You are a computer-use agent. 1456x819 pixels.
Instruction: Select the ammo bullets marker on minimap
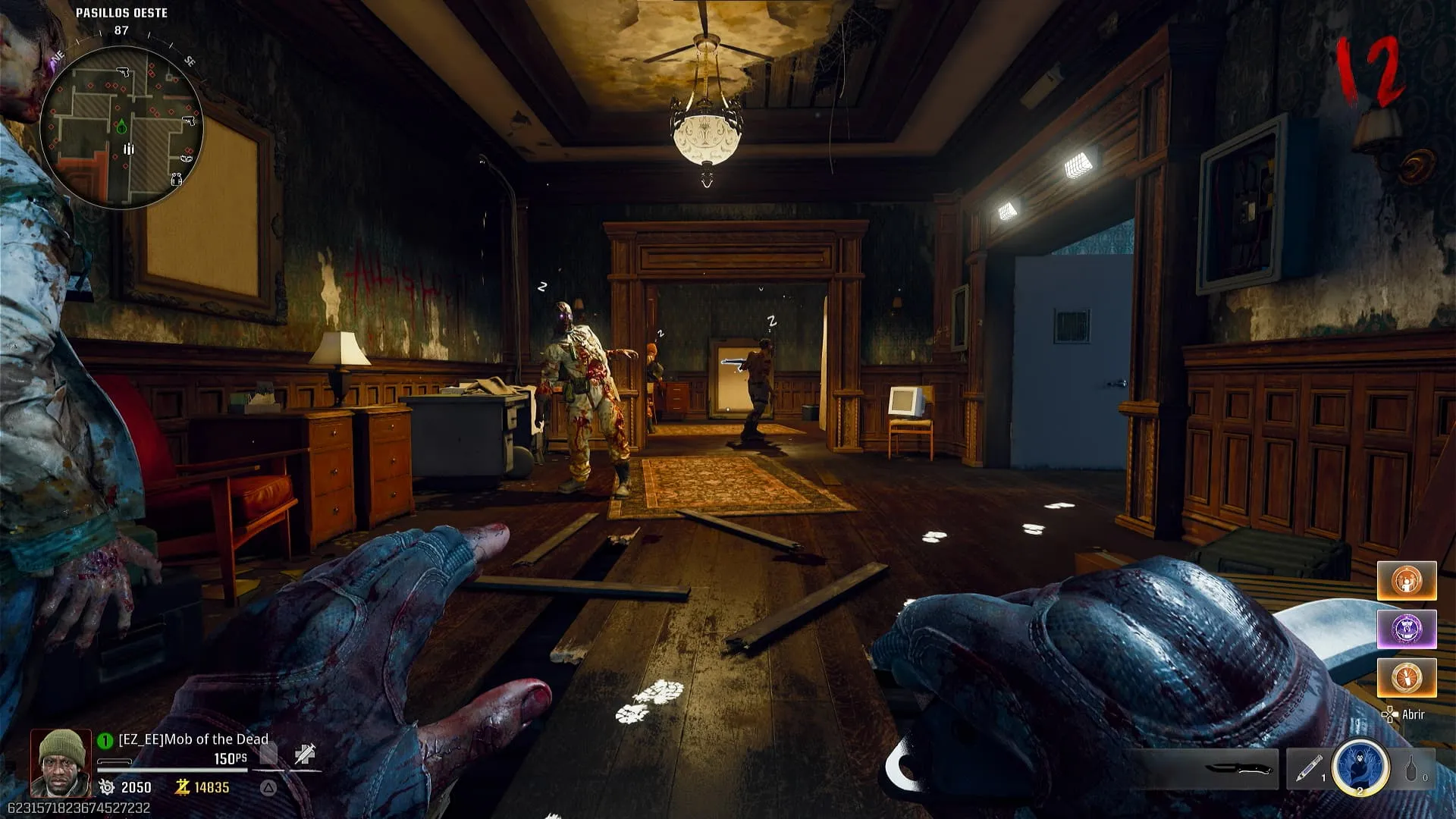(x=129, y=149)
